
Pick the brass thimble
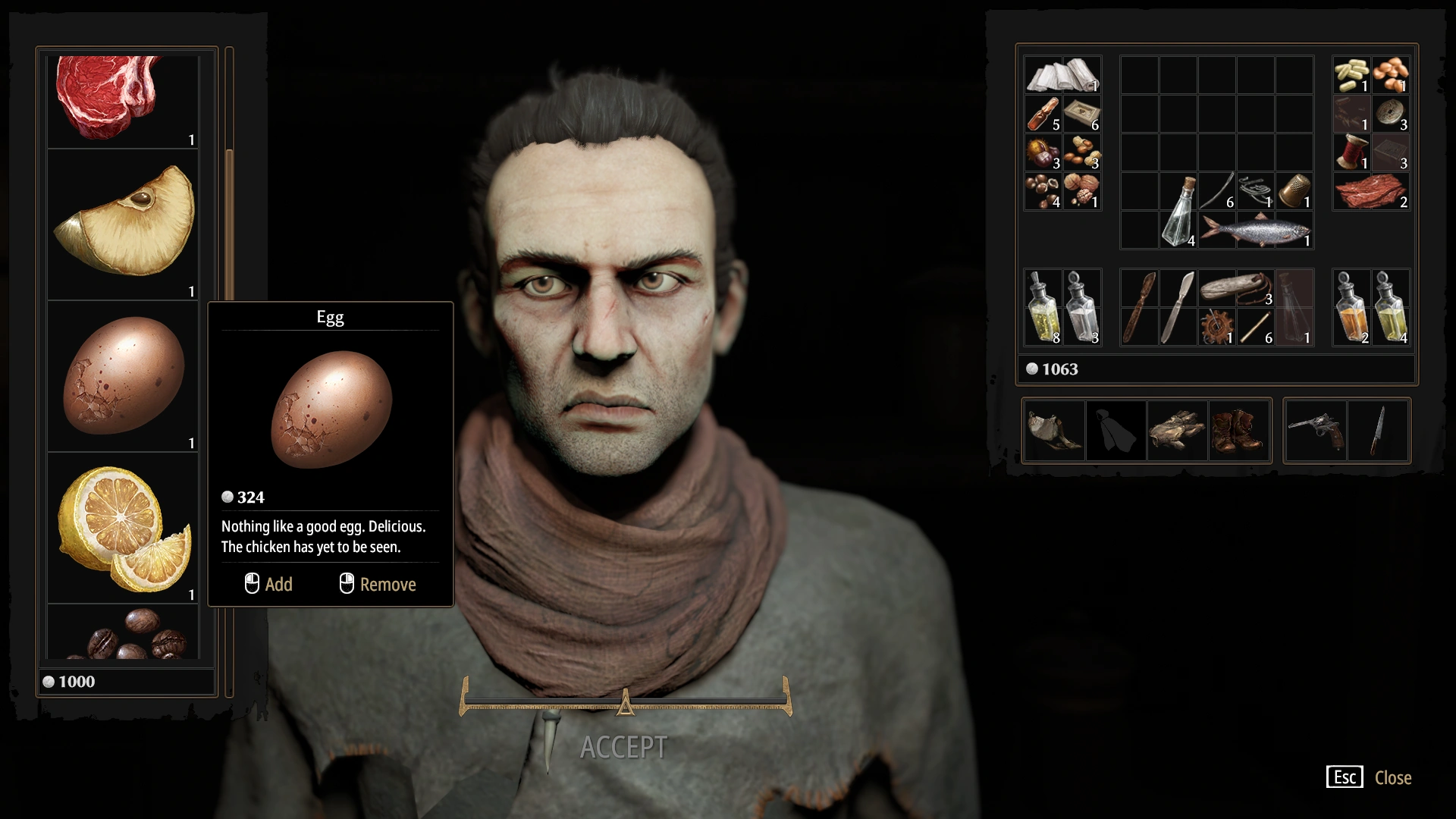tap(1294, 191)
